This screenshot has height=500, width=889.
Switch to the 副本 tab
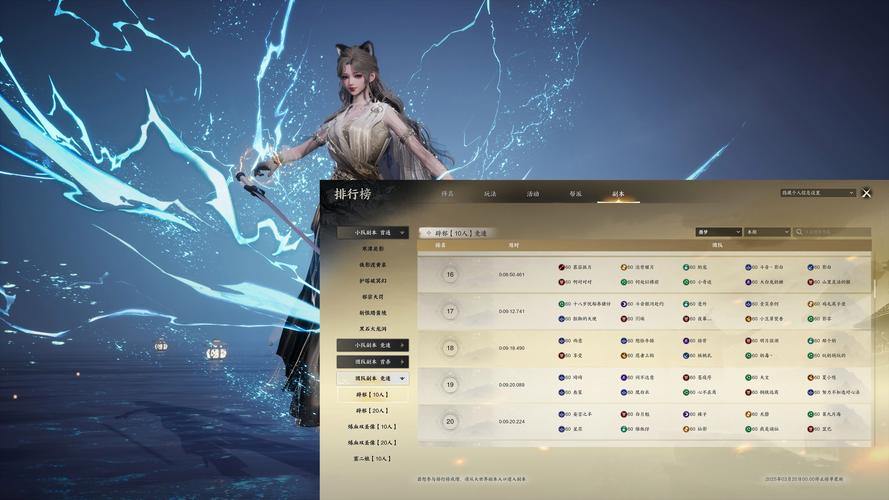[x=618, y=193]
